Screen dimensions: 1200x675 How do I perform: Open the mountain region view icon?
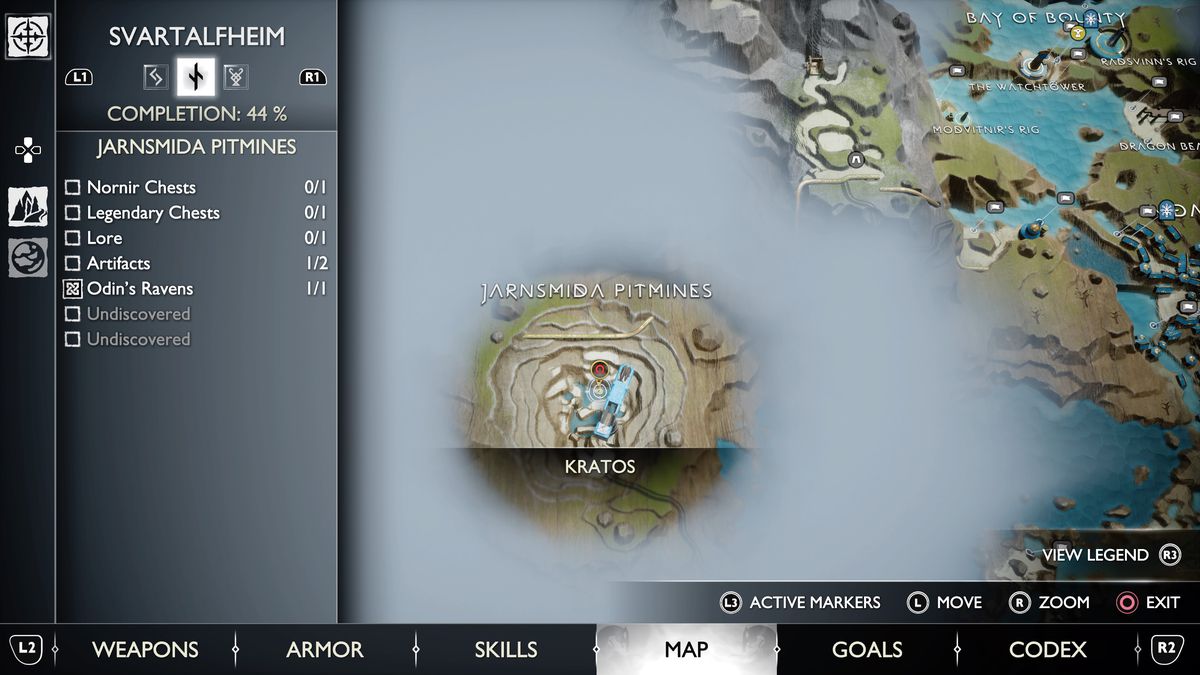pyautogui.click(x=28, y=206)
